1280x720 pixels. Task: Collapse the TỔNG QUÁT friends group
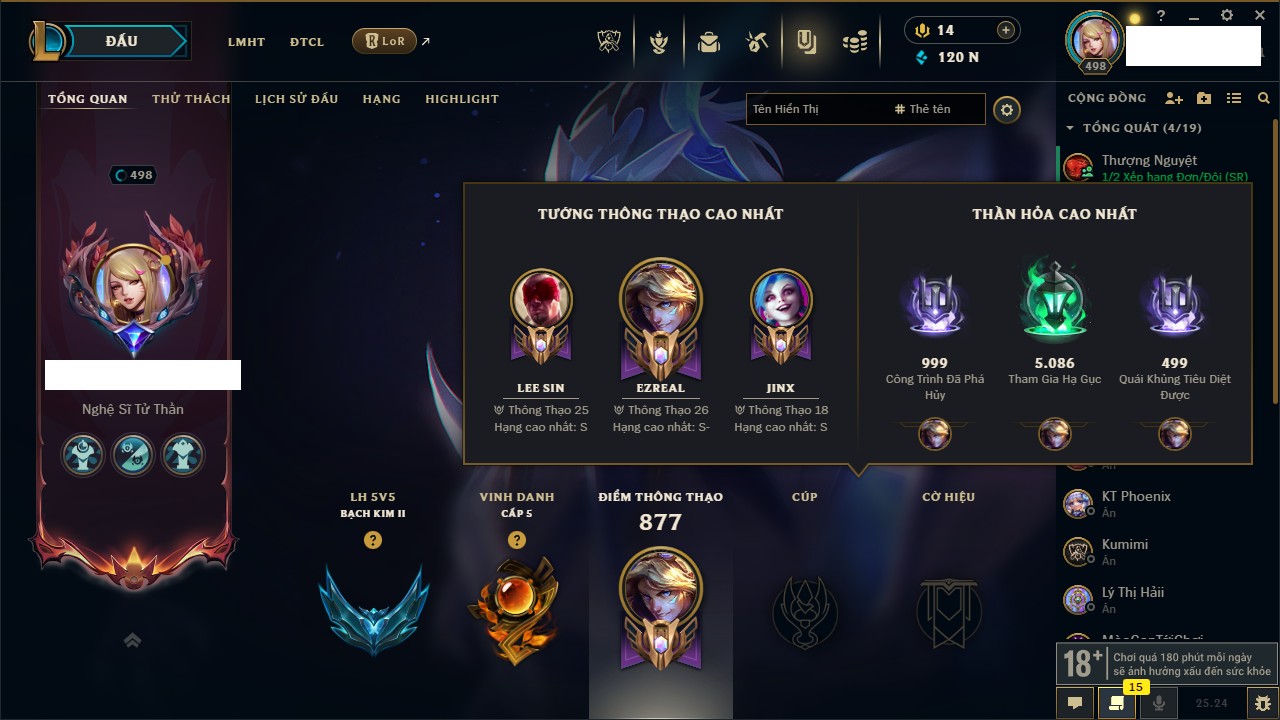coord(1070,128)
